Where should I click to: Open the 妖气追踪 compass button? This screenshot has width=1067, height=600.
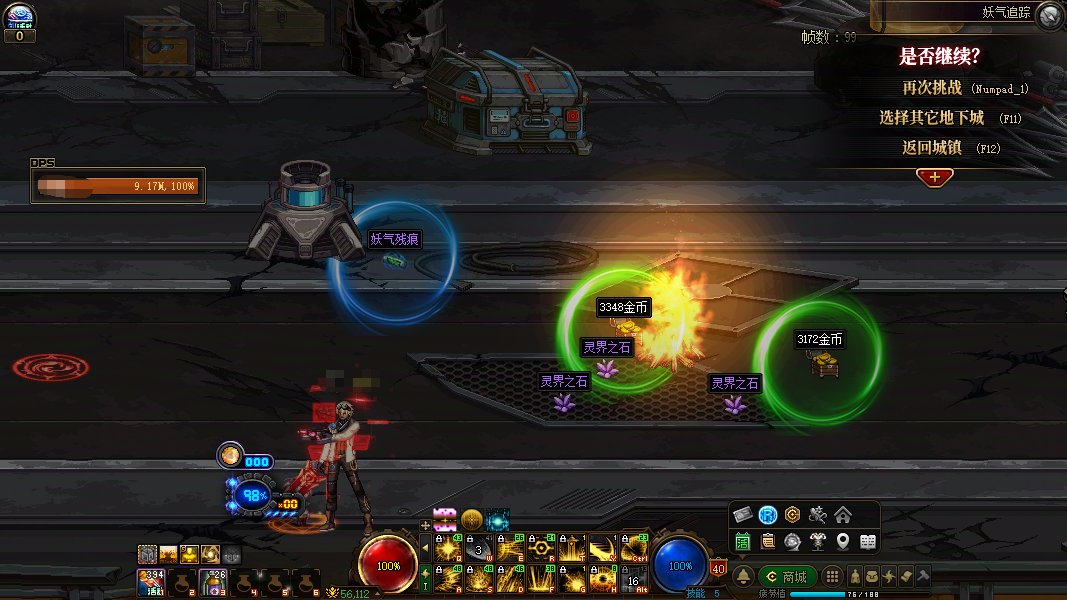coord(1049,15)
